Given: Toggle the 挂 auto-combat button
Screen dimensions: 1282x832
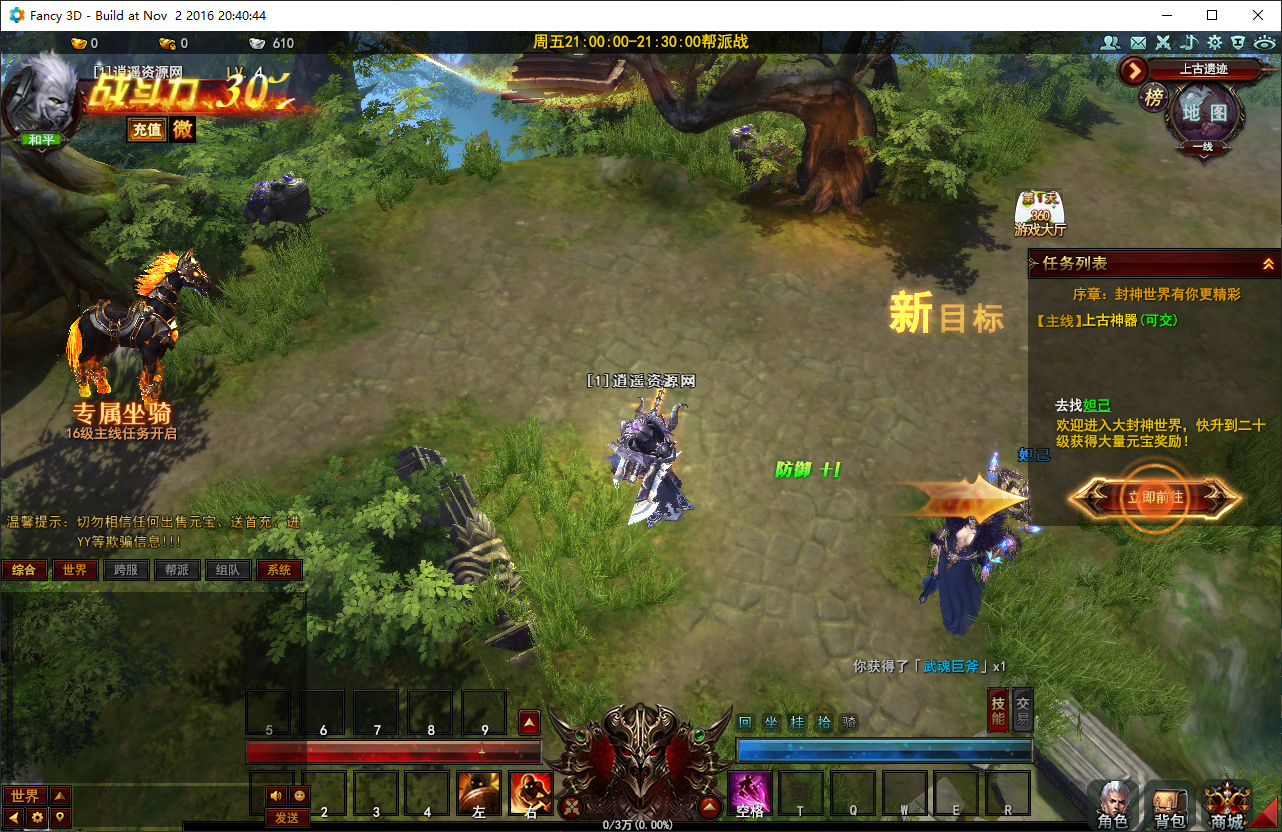Looking at the screenshot, I should coord(797,722).
